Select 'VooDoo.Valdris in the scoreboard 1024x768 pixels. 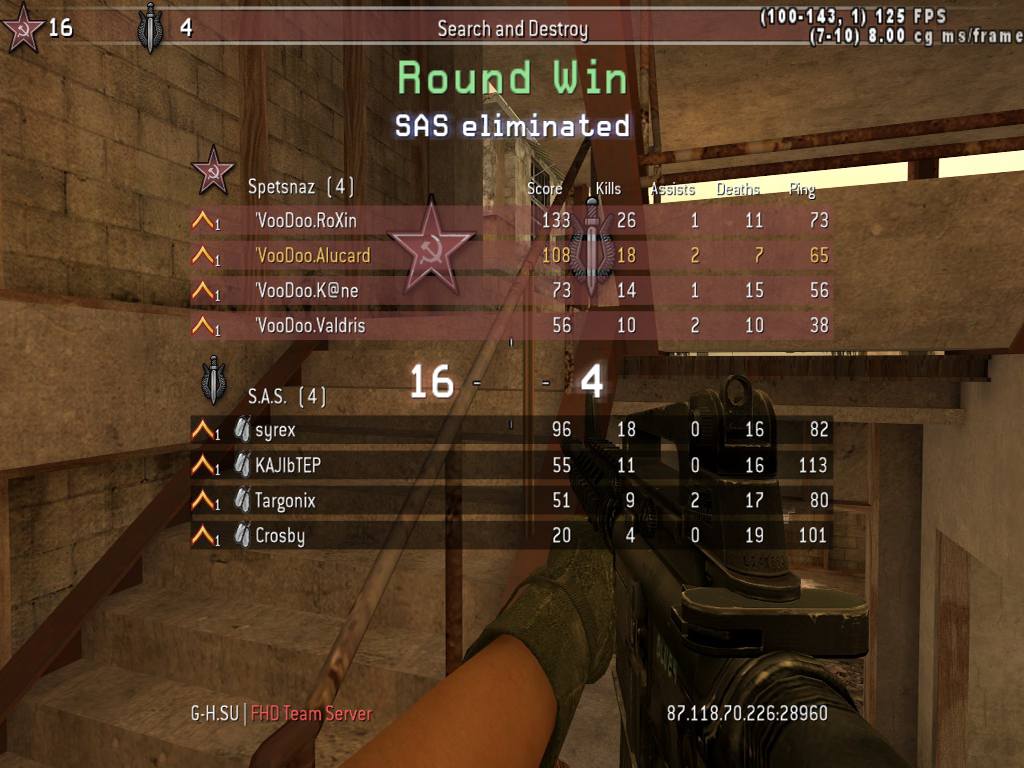click(x=310, y=326)
